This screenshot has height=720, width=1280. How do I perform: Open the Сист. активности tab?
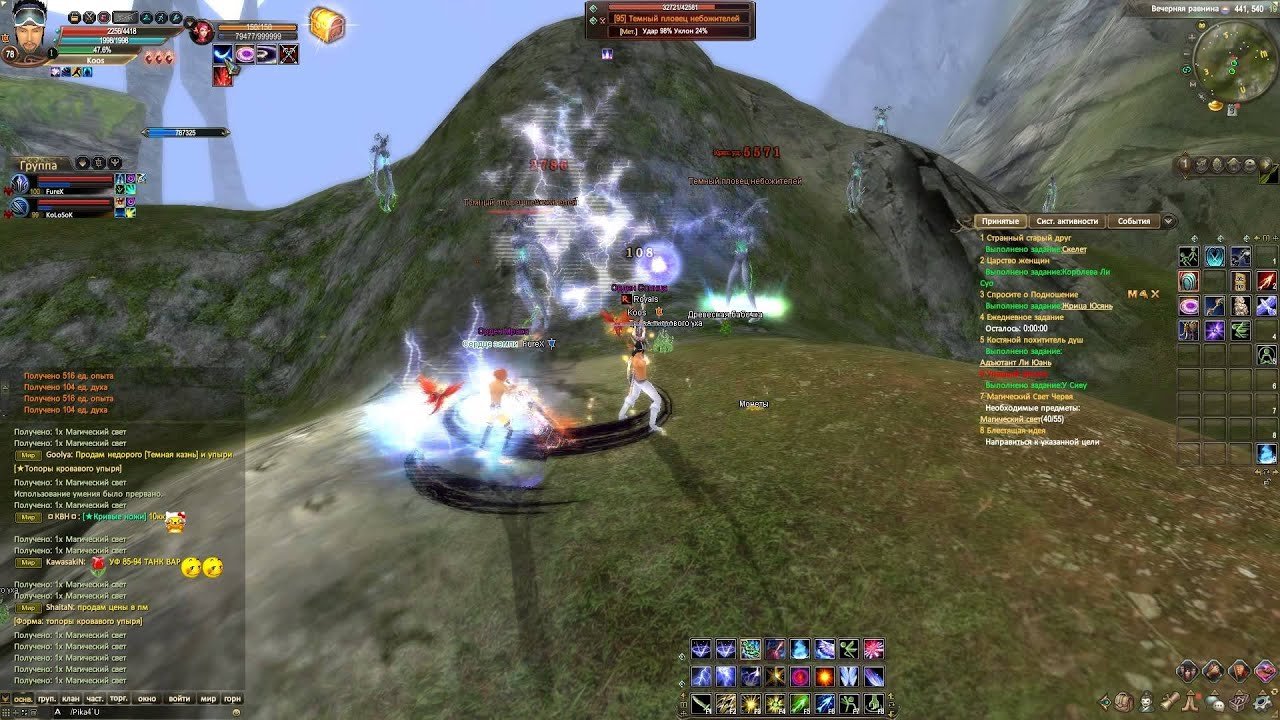click(x=1067, y=221)
